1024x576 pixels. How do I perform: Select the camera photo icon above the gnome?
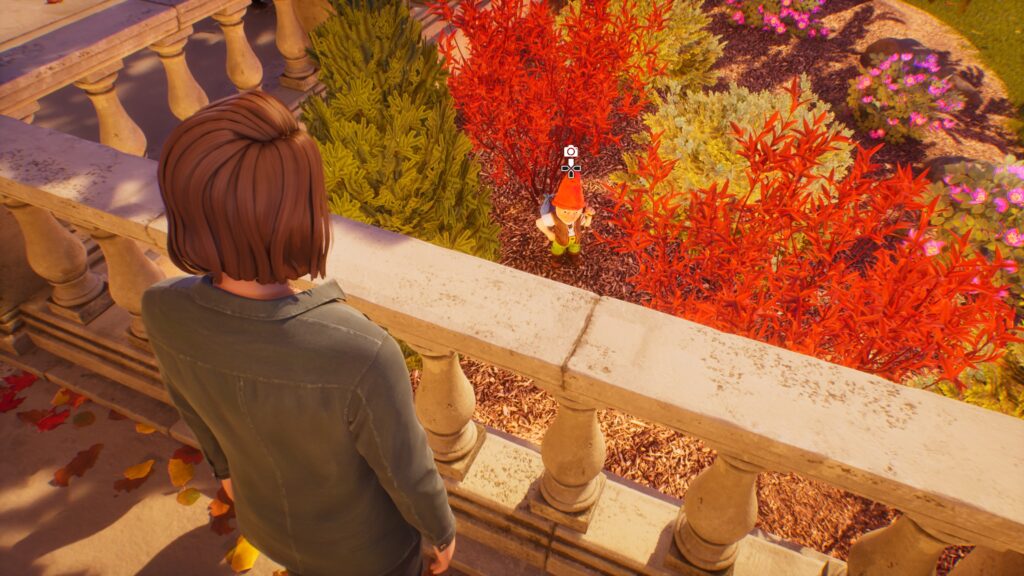pos(571,152)
